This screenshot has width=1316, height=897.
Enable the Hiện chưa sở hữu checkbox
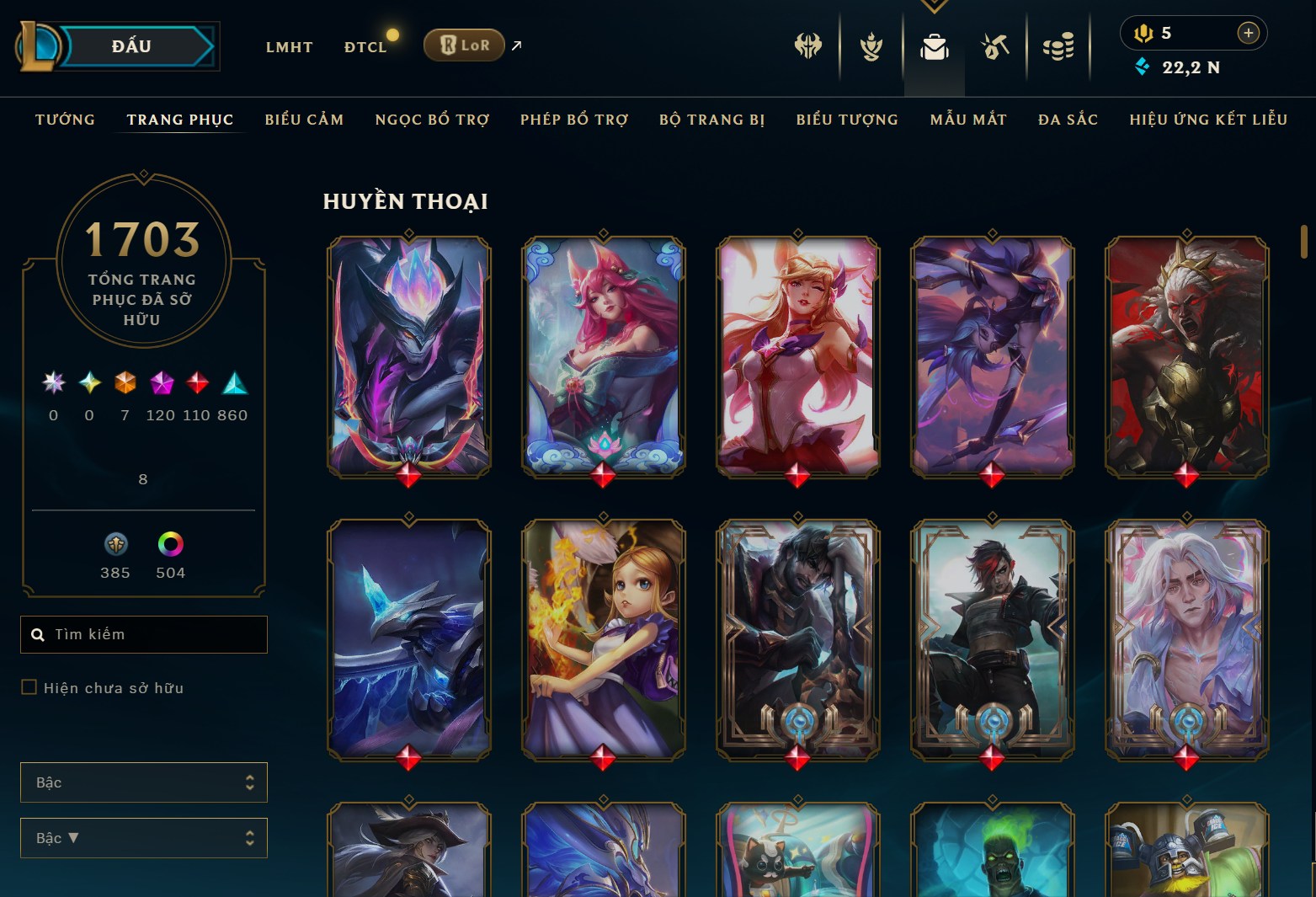click(x=28, y=687)
